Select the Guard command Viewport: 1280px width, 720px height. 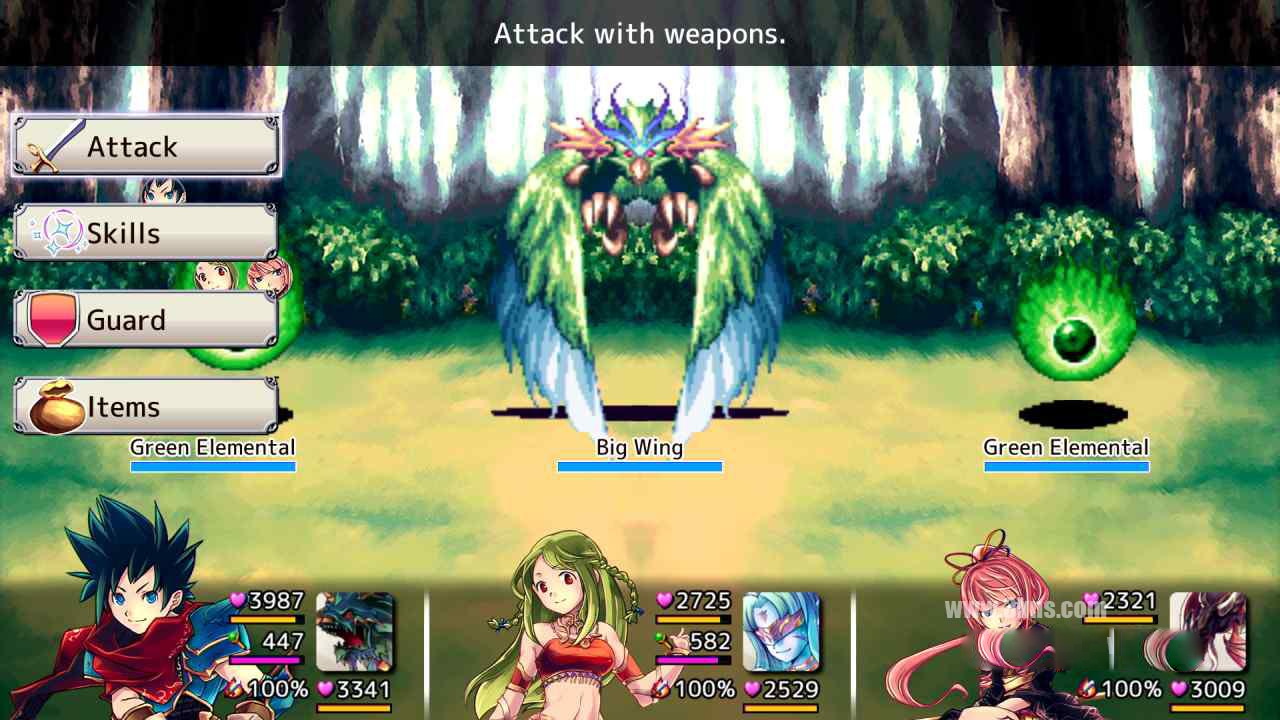tap(146, 320)
